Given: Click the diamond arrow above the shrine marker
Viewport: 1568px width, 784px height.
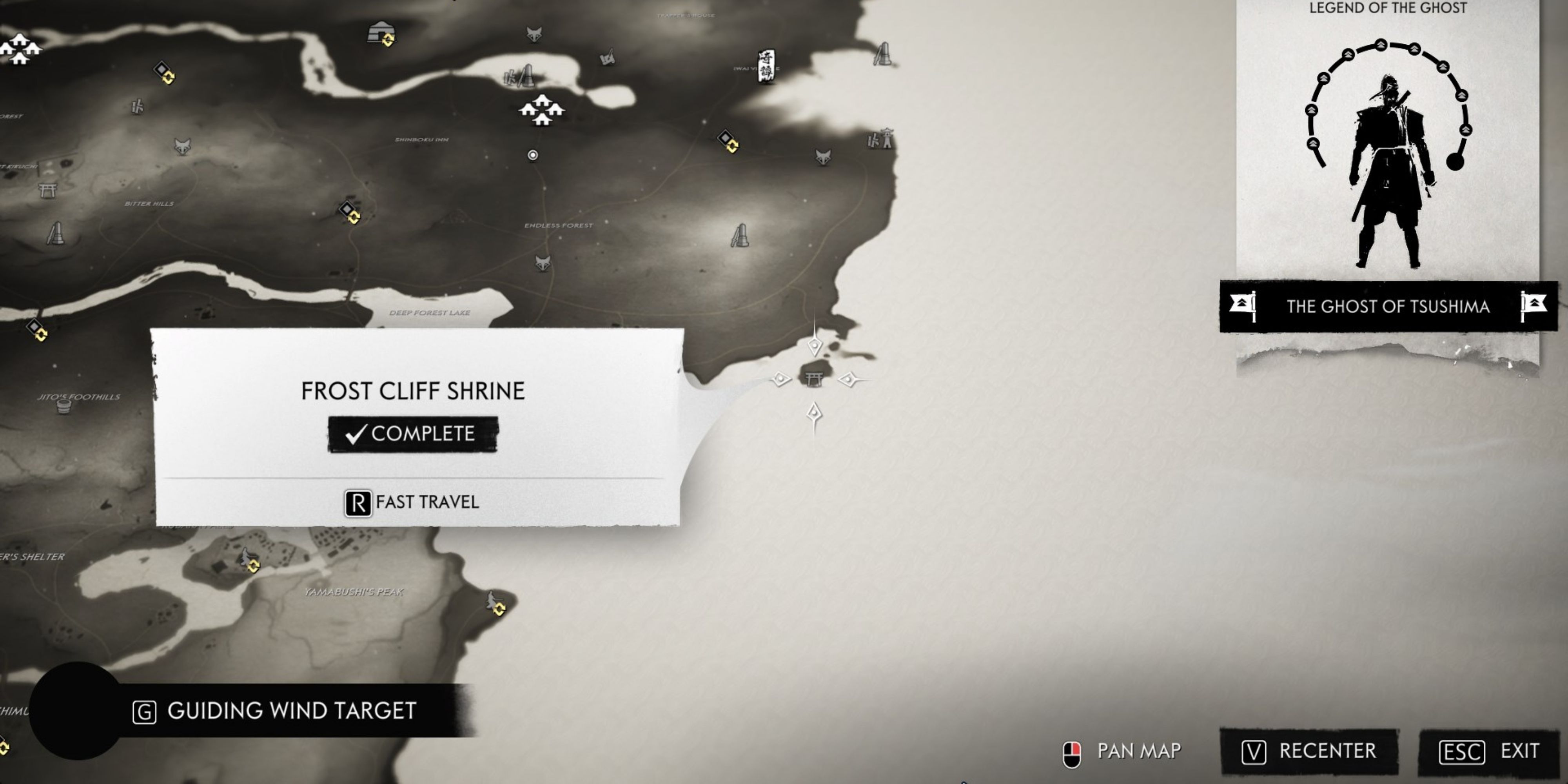Looking at the screenshot, I should pos(815,346).
